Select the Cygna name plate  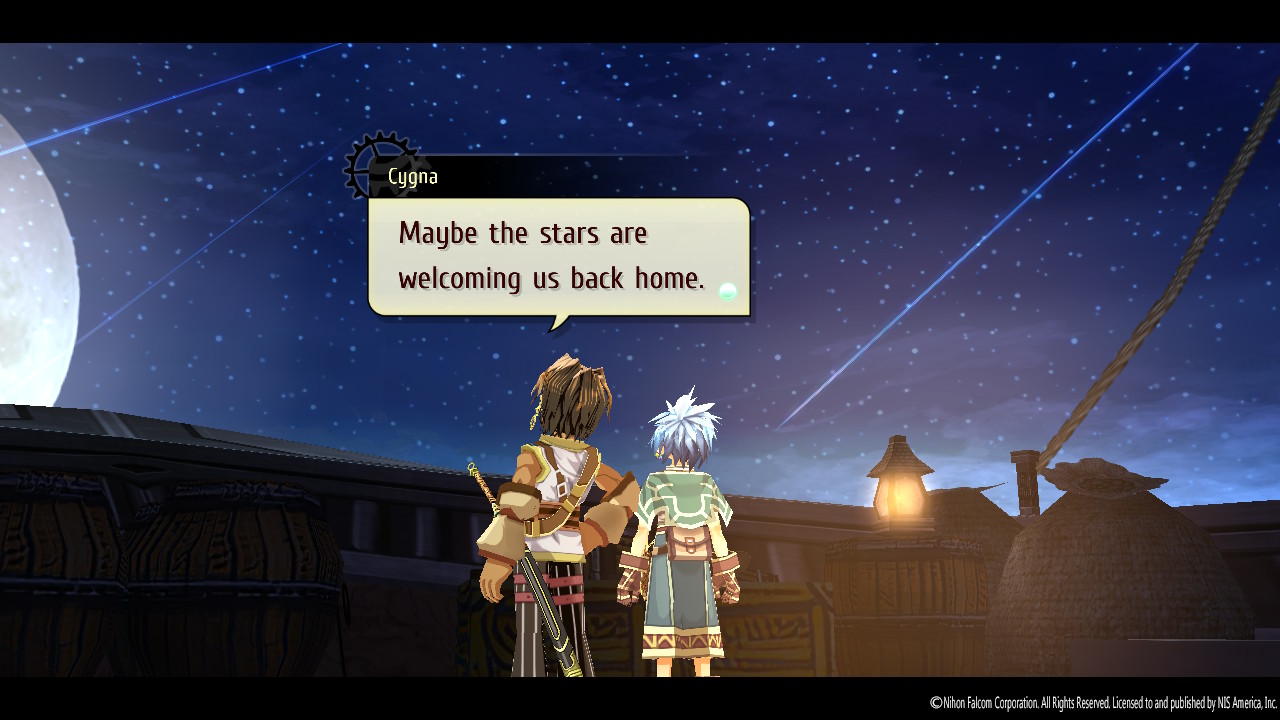pos(413,176)
